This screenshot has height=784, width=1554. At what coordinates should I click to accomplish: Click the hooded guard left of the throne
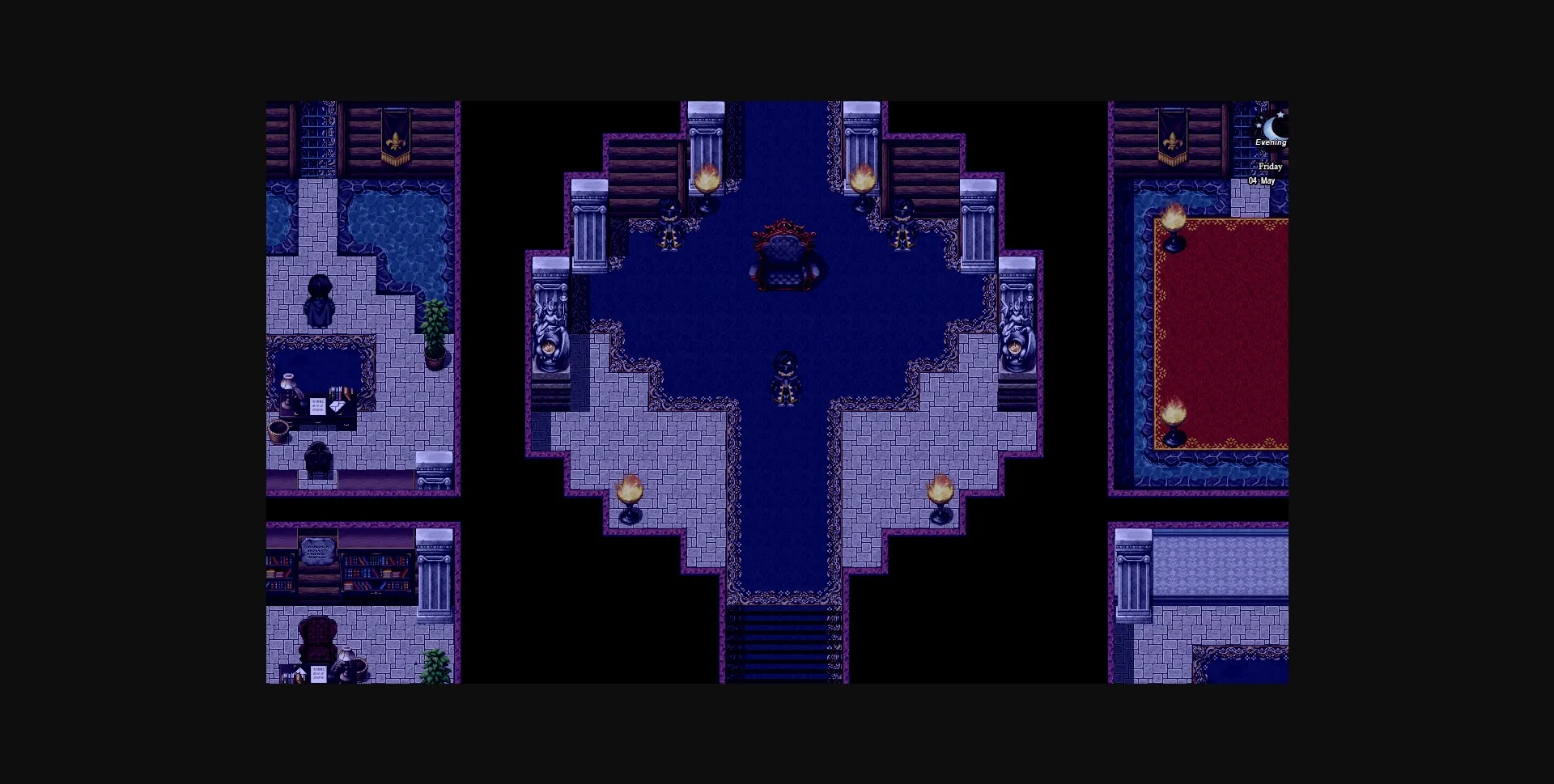point(669,227)
